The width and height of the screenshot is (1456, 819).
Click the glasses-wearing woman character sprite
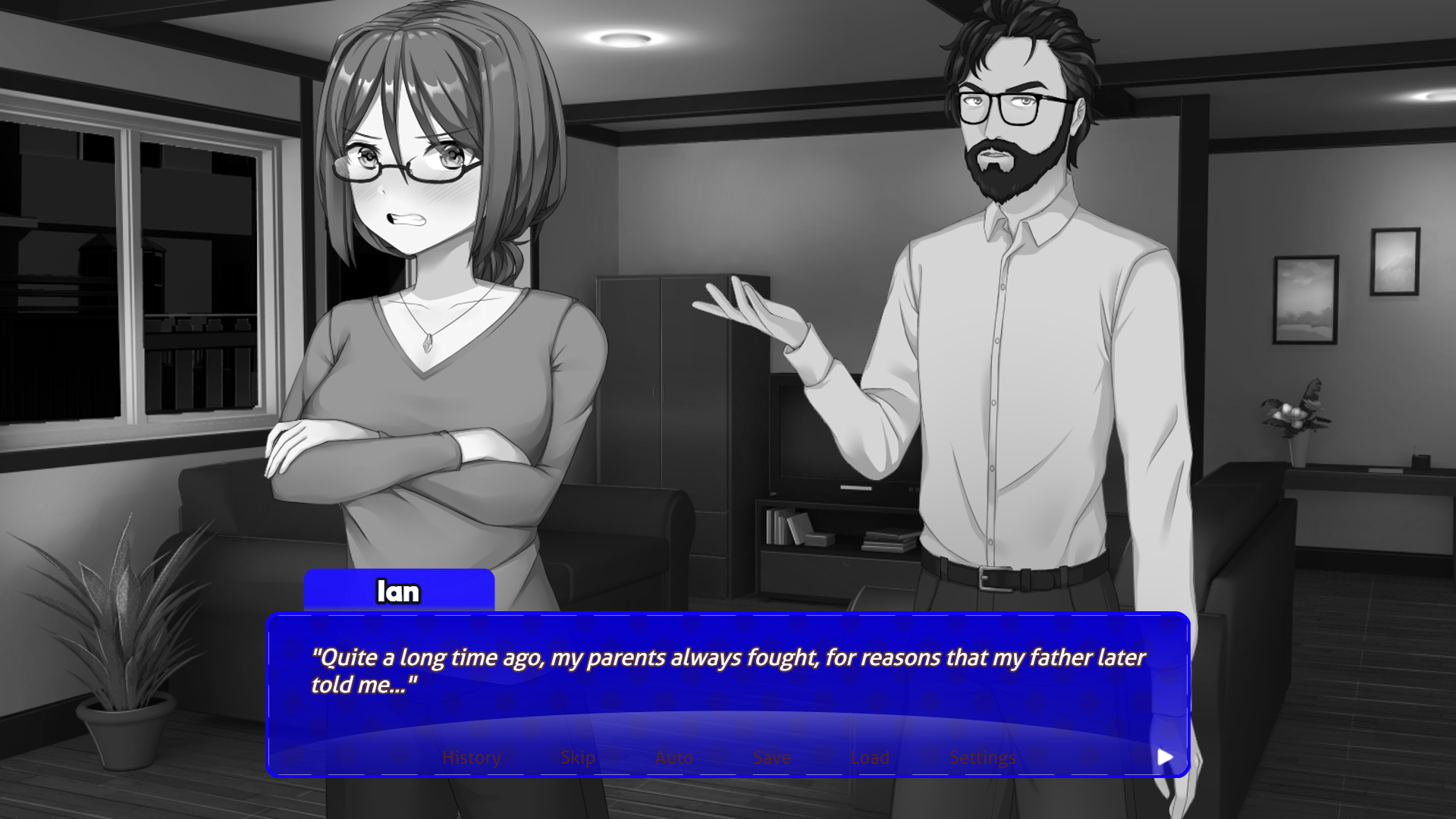tap(425, 303)
